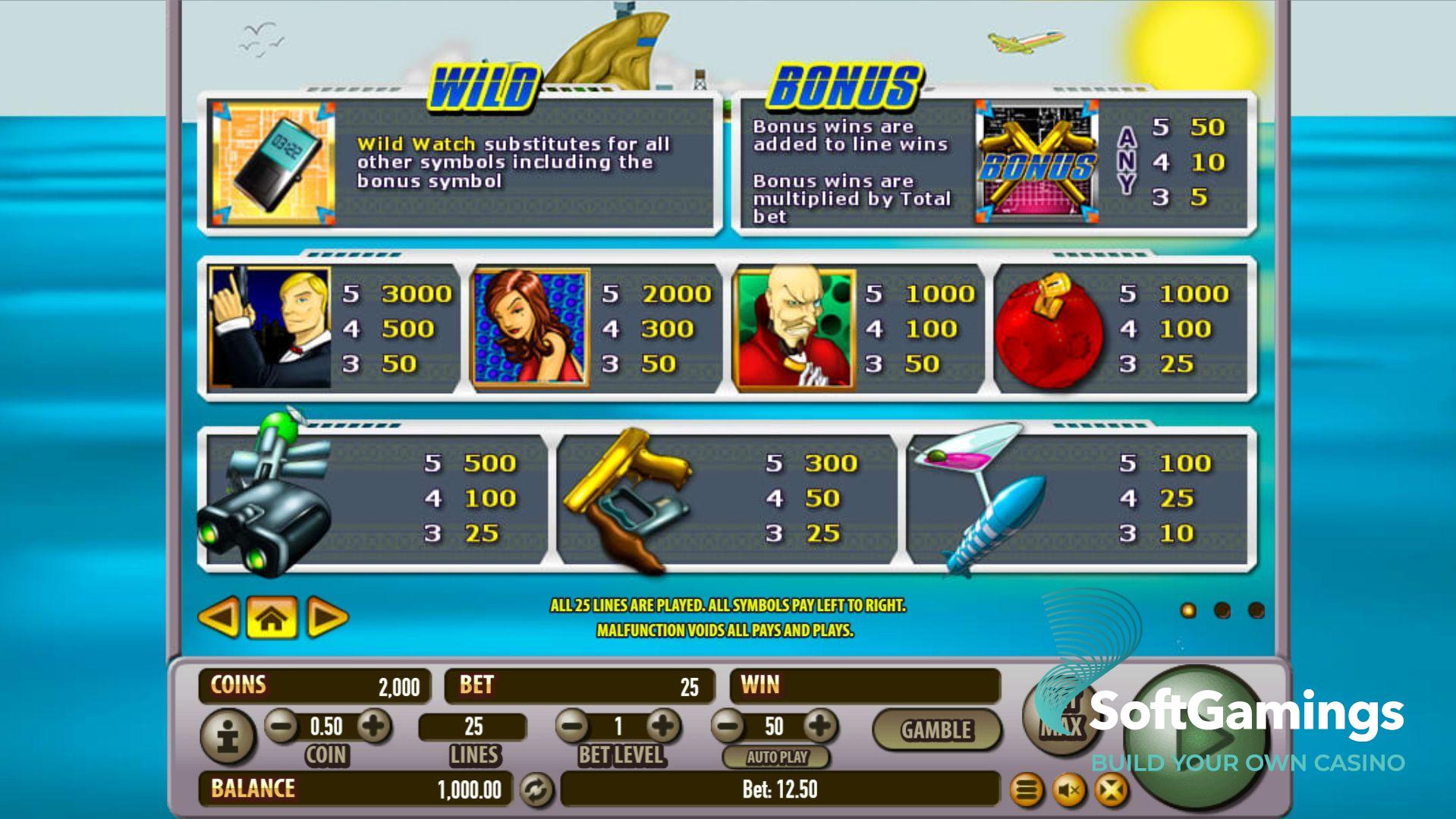This screenshot has height=819, width=1456.
Task: Select the Bet Max button
Action: coord(1061,717)
